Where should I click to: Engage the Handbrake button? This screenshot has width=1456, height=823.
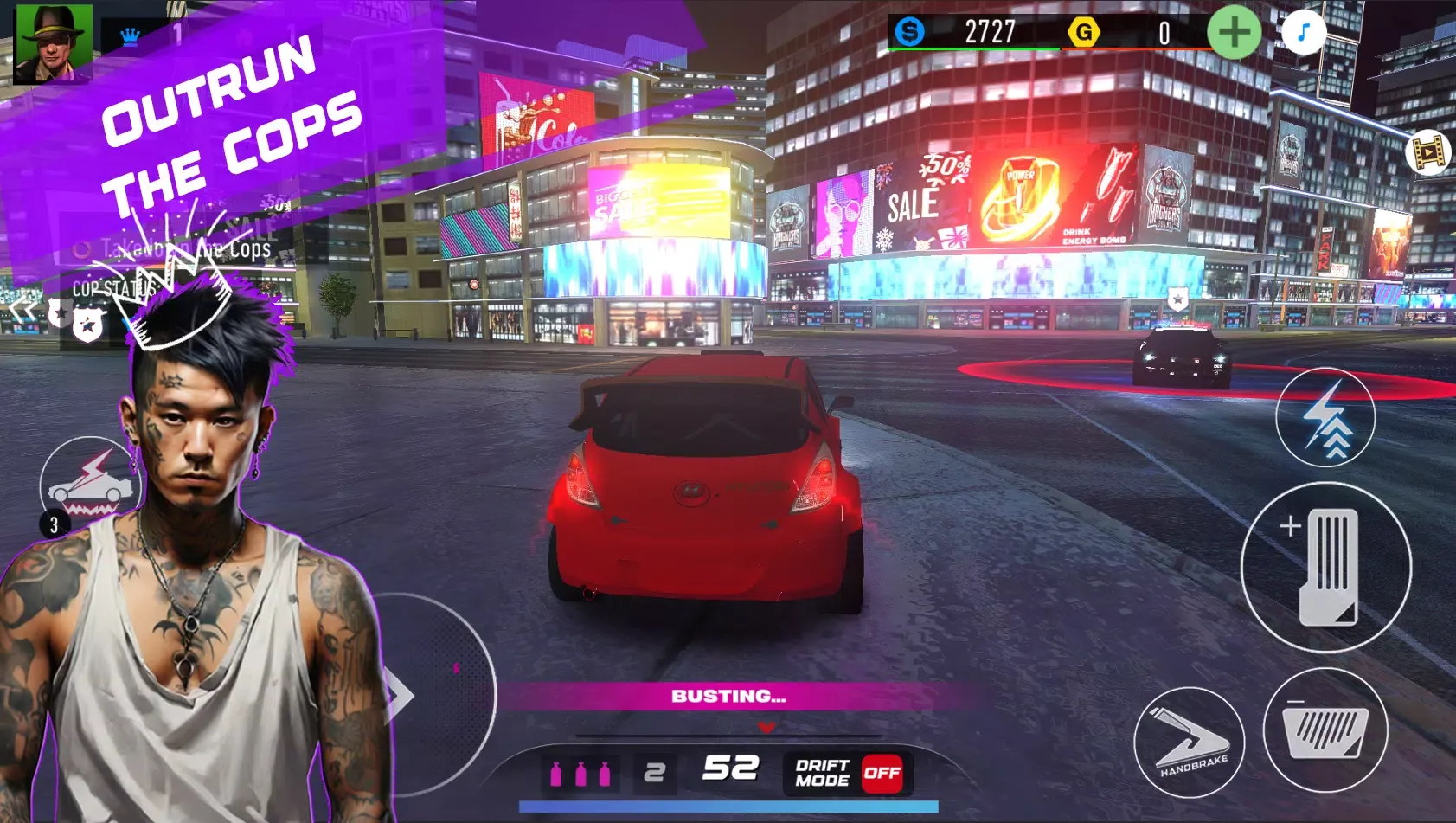click(x=1189, y=742)
